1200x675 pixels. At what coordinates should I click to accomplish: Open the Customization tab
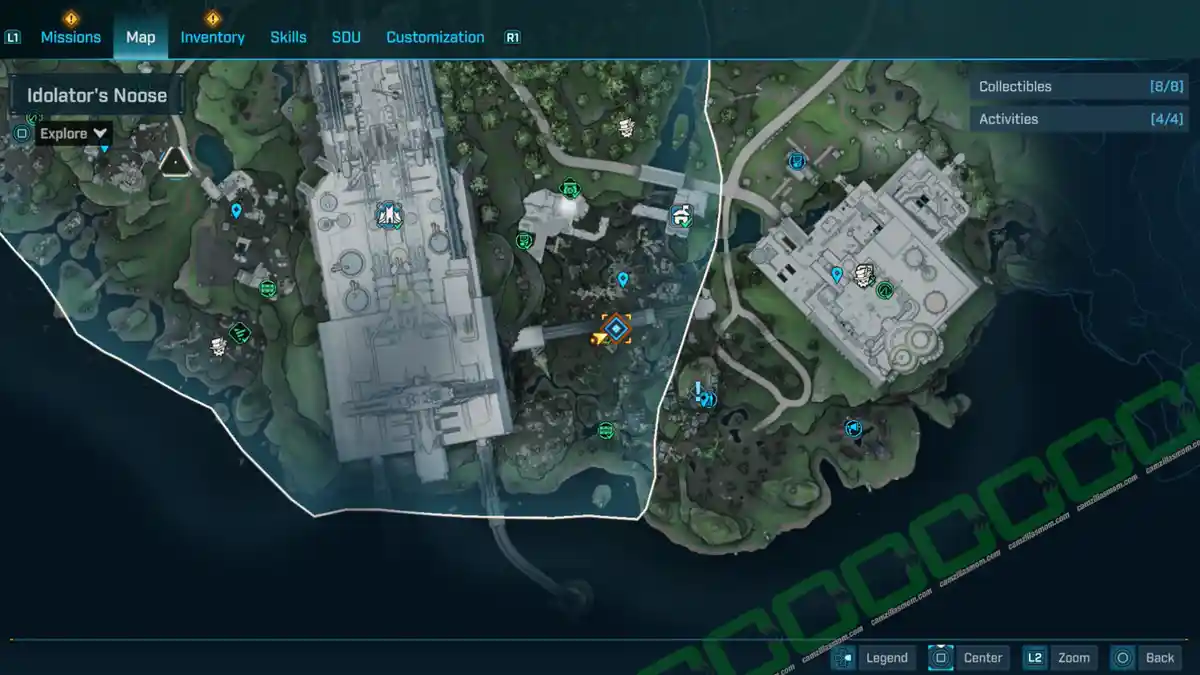[x=435, y=37]
